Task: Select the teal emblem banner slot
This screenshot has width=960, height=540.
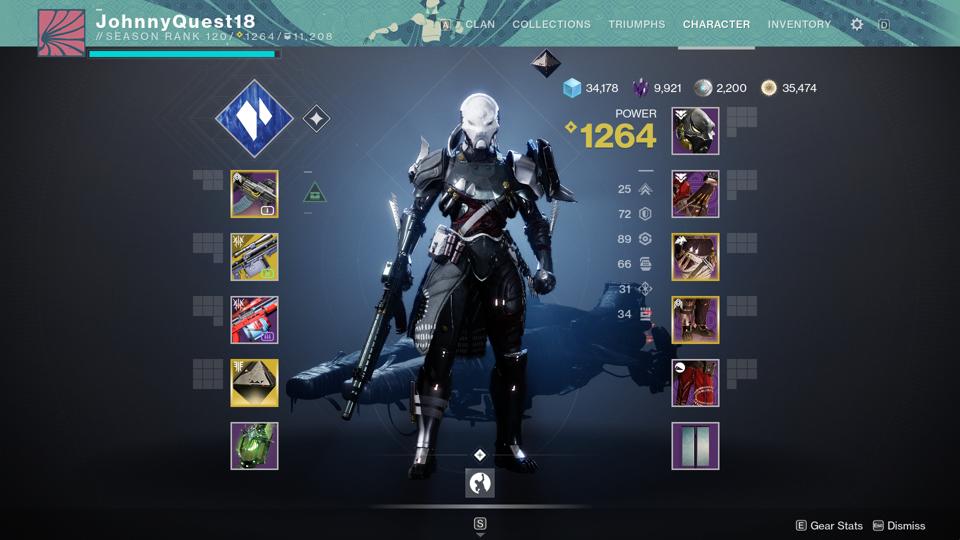Action: pos(695,446)
